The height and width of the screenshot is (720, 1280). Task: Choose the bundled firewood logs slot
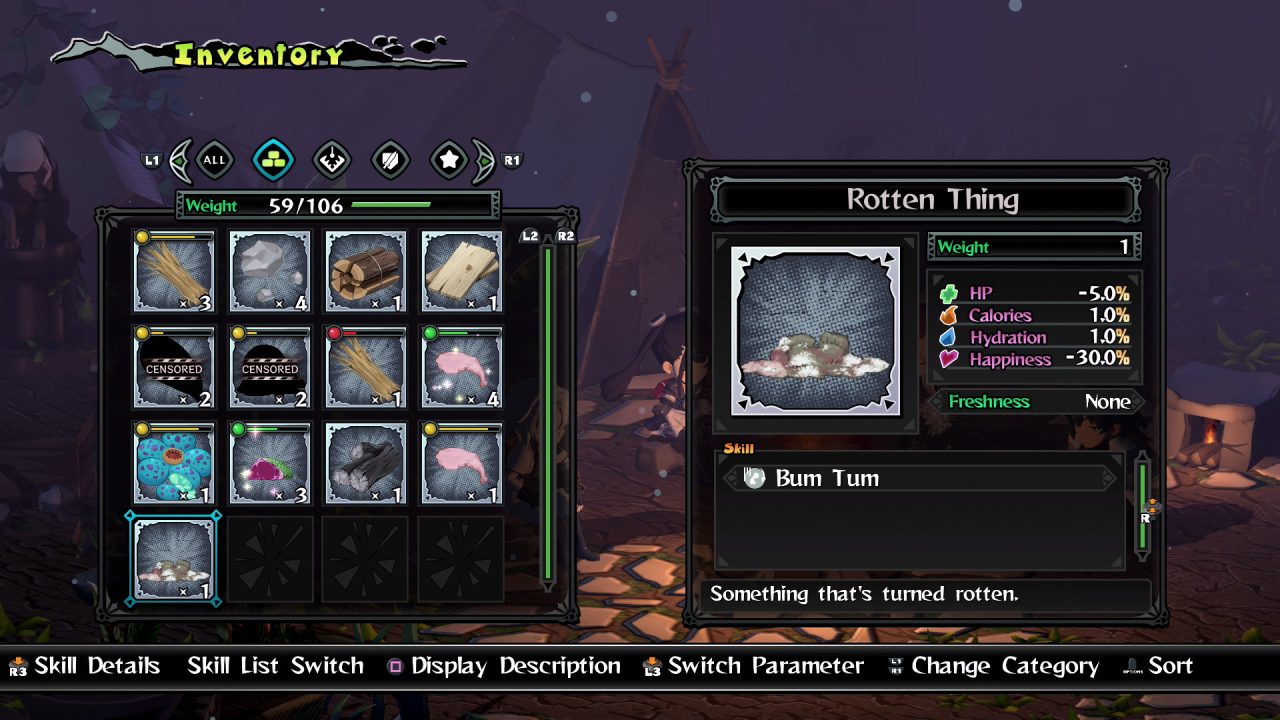pos(366,271)
